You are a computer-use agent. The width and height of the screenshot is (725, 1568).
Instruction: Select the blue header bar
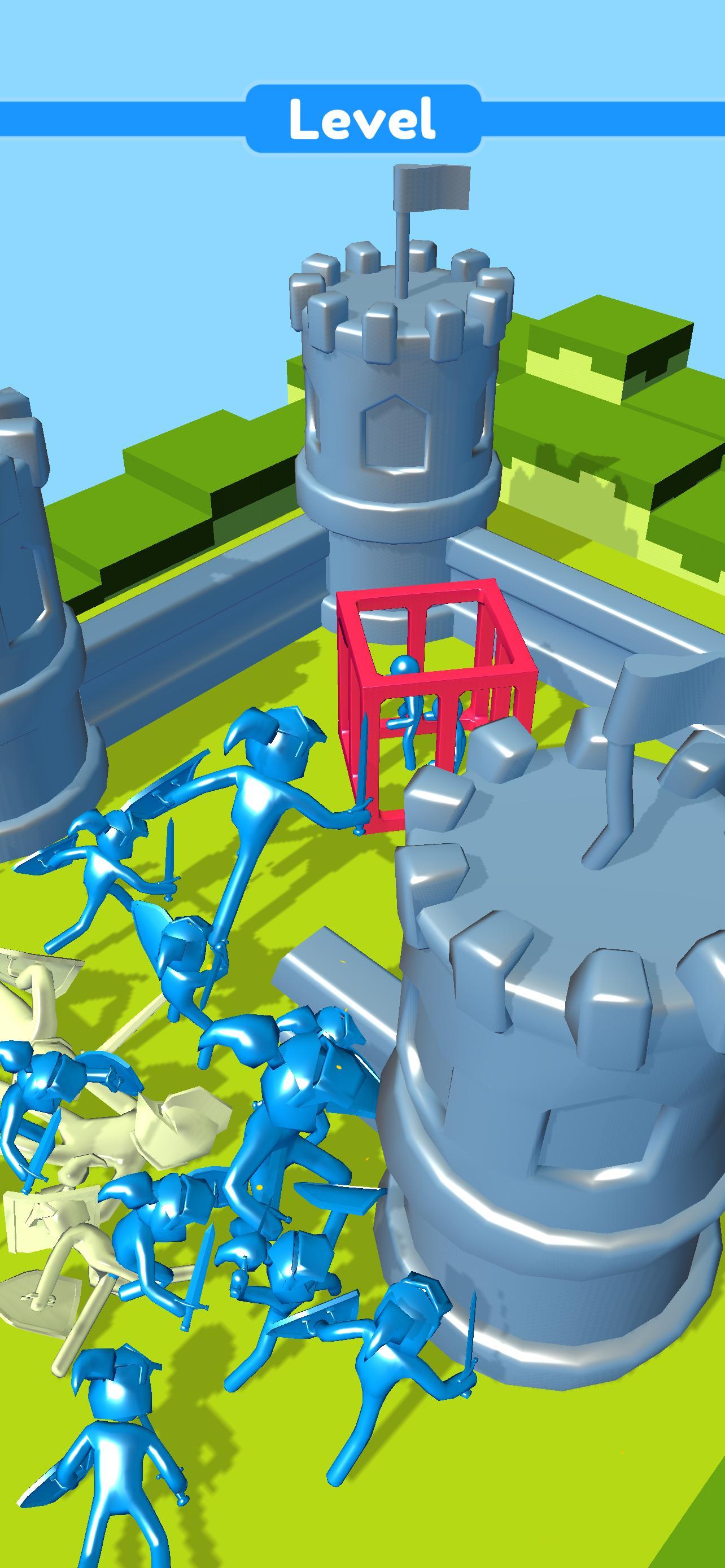122,120
